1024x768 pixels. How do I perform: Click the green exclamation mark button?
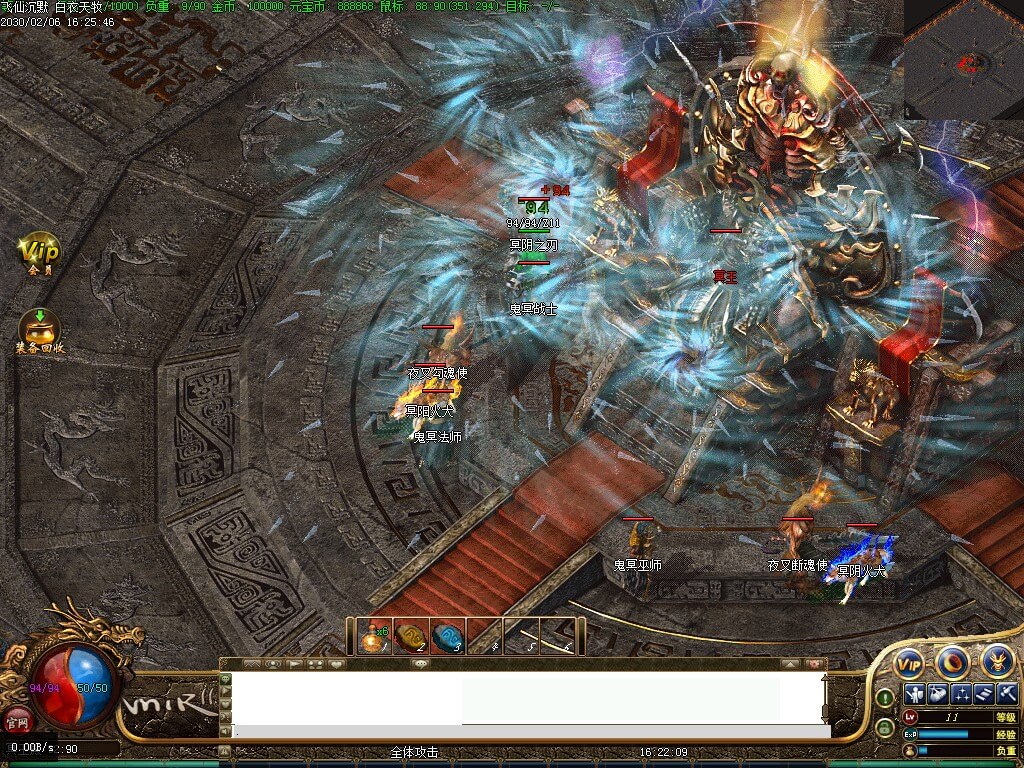pos(885,698)
